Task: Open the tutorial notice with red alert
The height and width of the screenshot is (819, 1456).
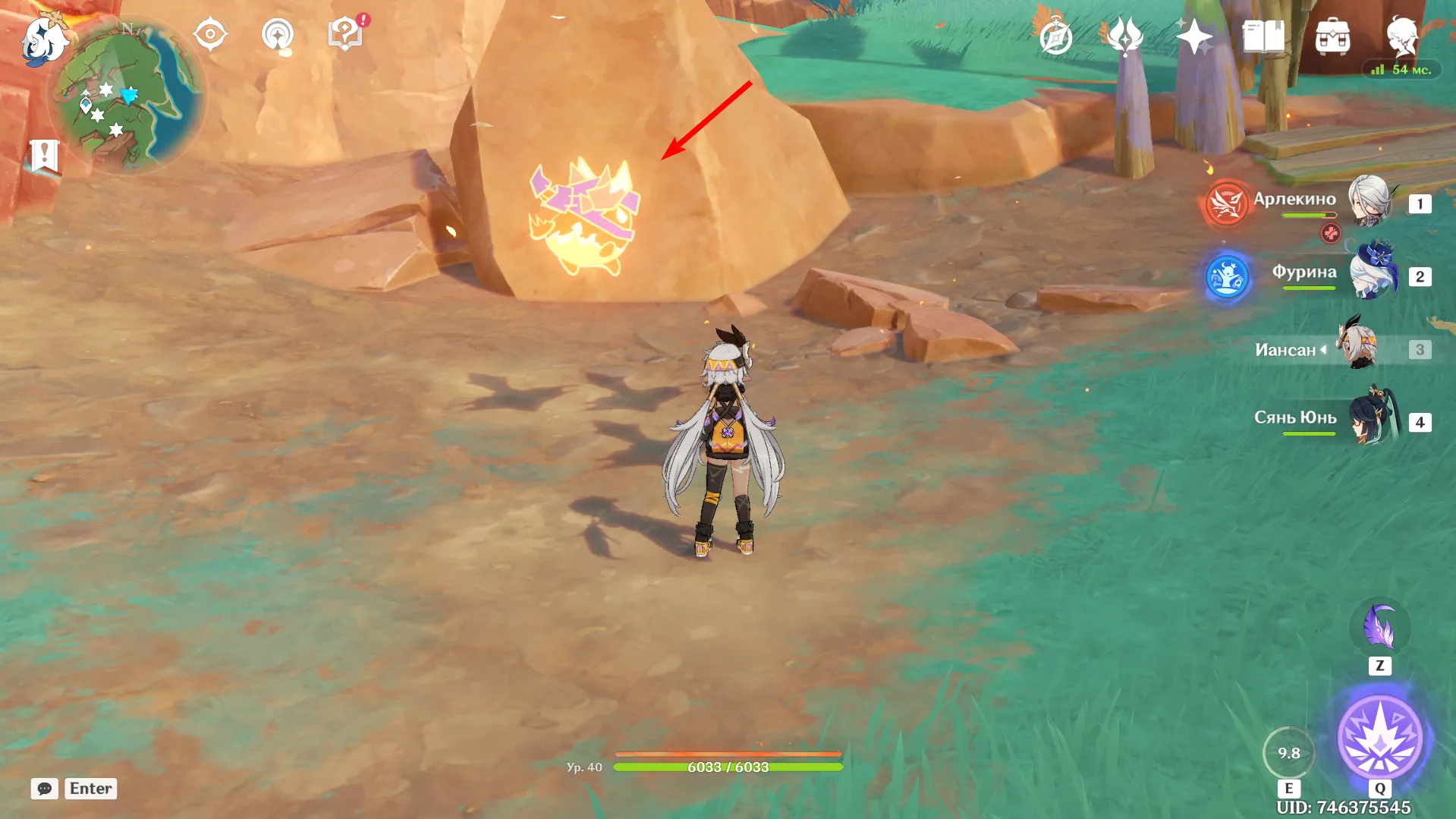Action: coord(346,34)
